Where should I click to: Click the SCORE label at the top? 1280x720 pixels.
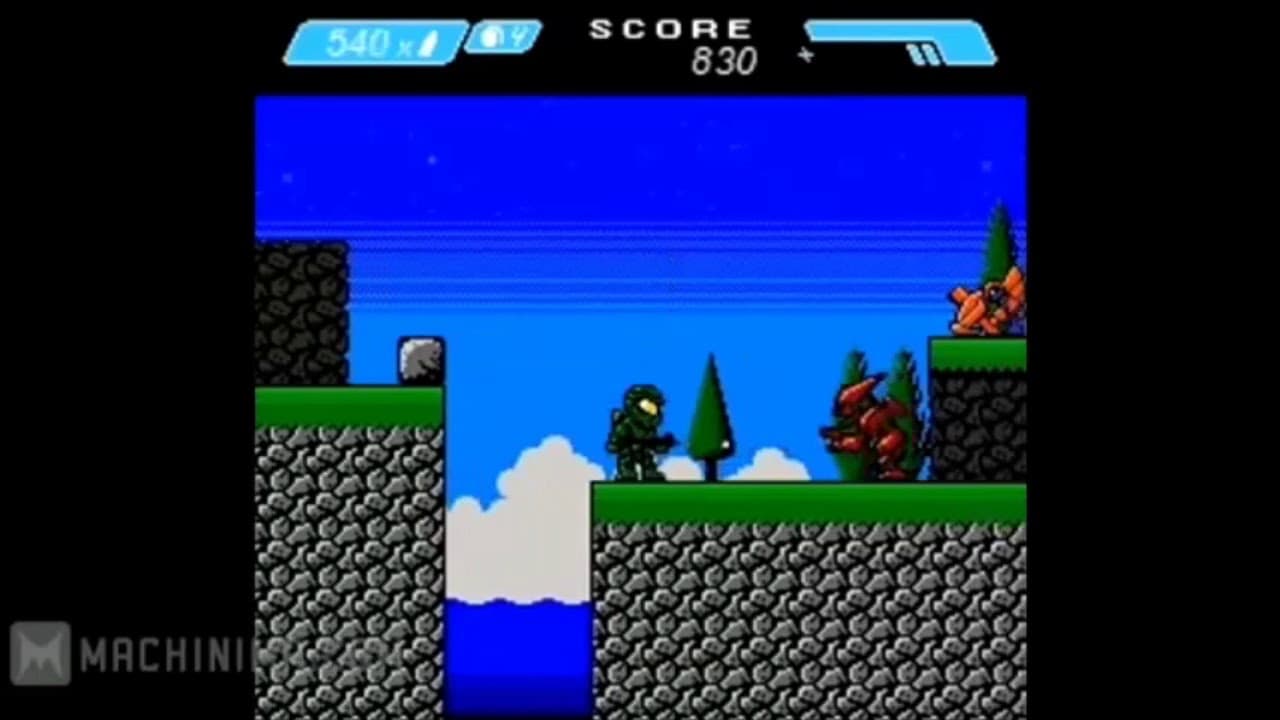(x=671, y=29)
